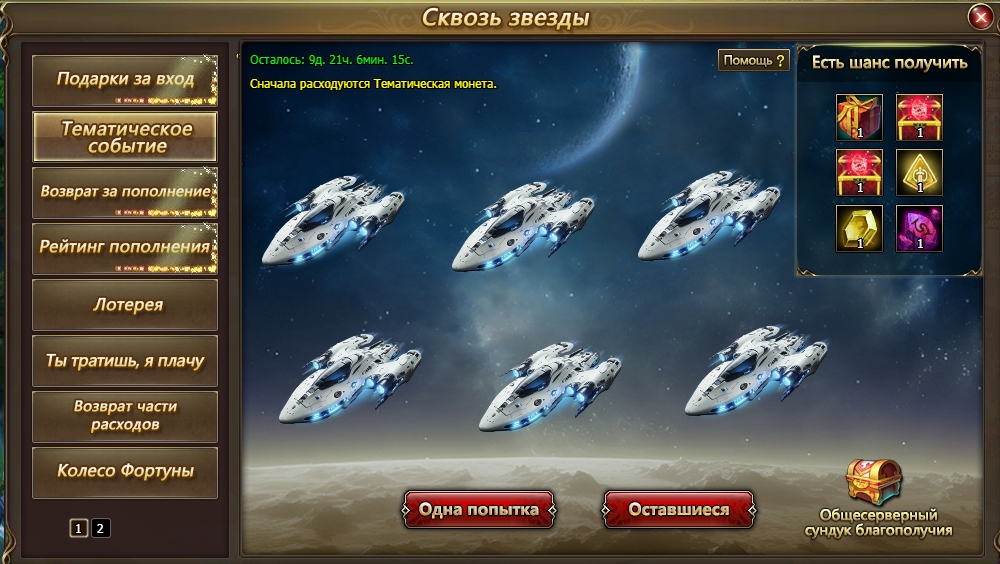Inspect the purple swirl orb reward
Viewport: 1000px width, 564px height.
[x=919, y=228]
